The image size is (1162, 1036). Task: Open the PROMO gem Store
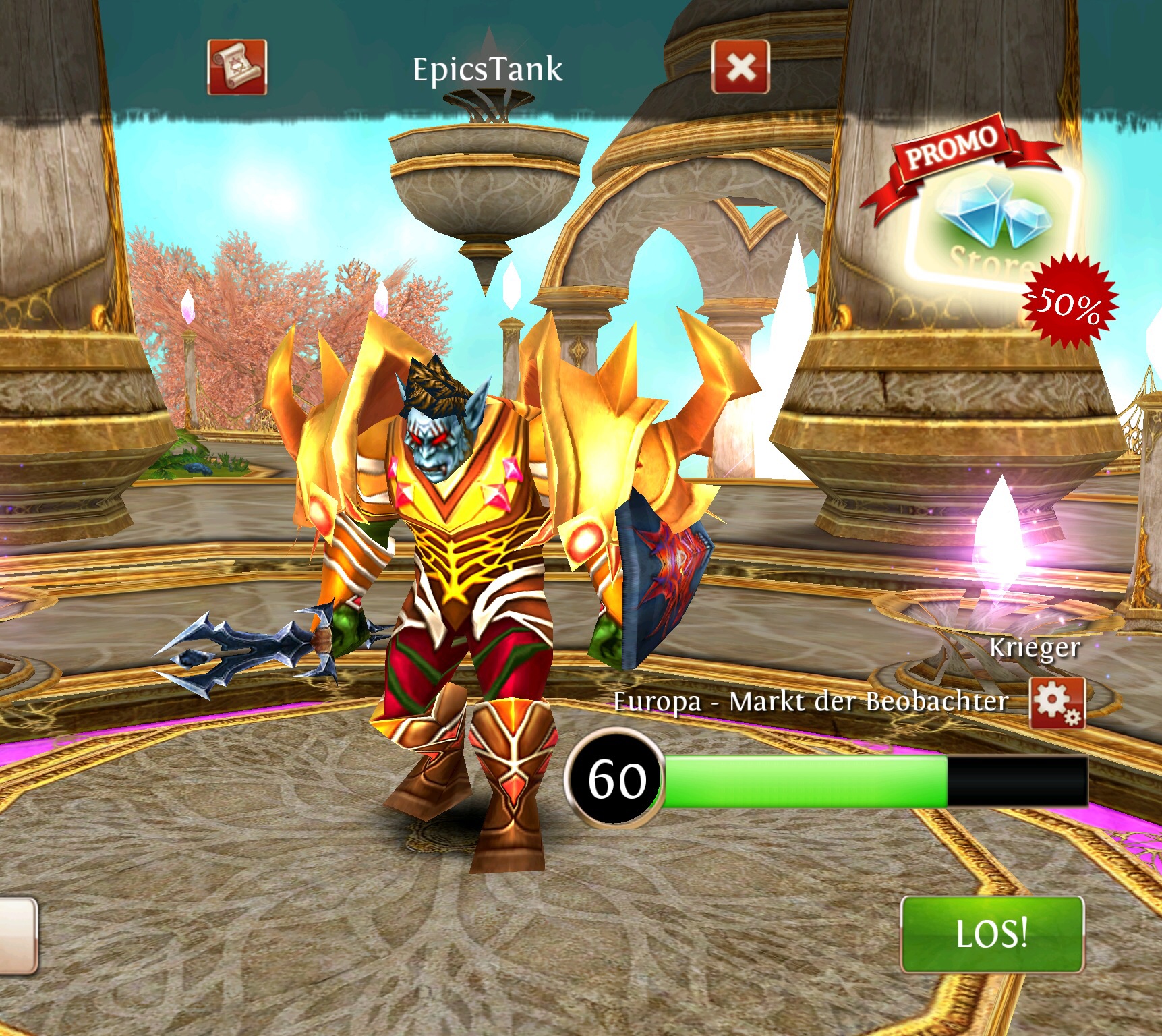(991, 223)
